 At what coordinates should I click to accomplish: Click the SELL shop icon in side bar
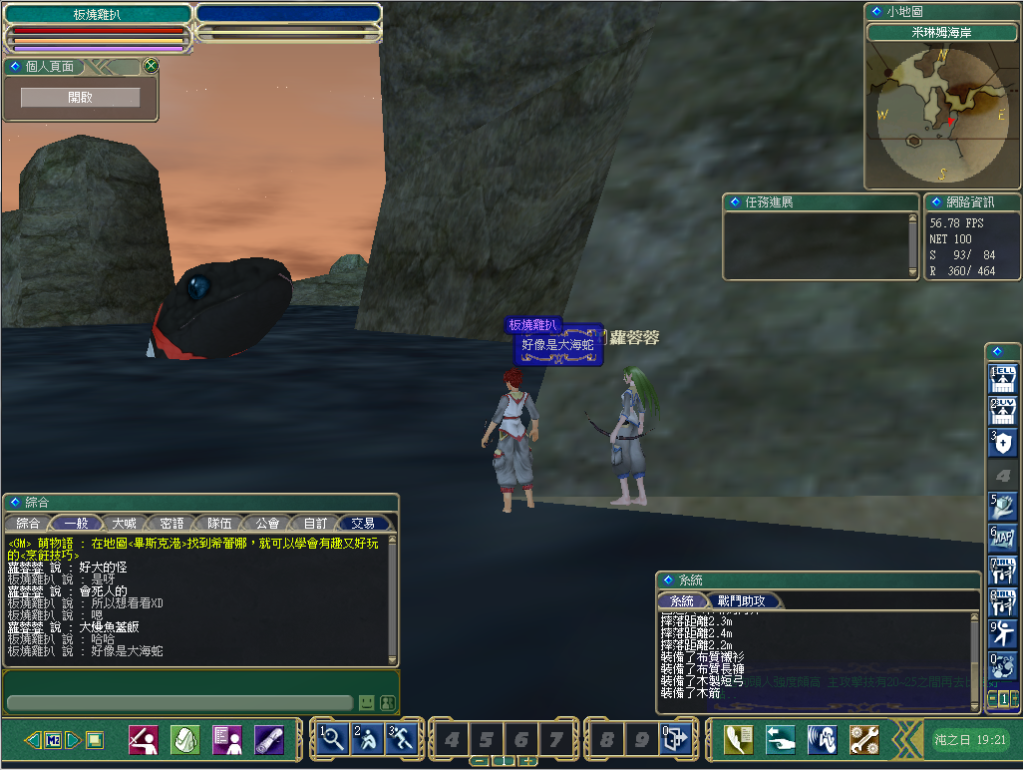click(x=1002, y=379)
